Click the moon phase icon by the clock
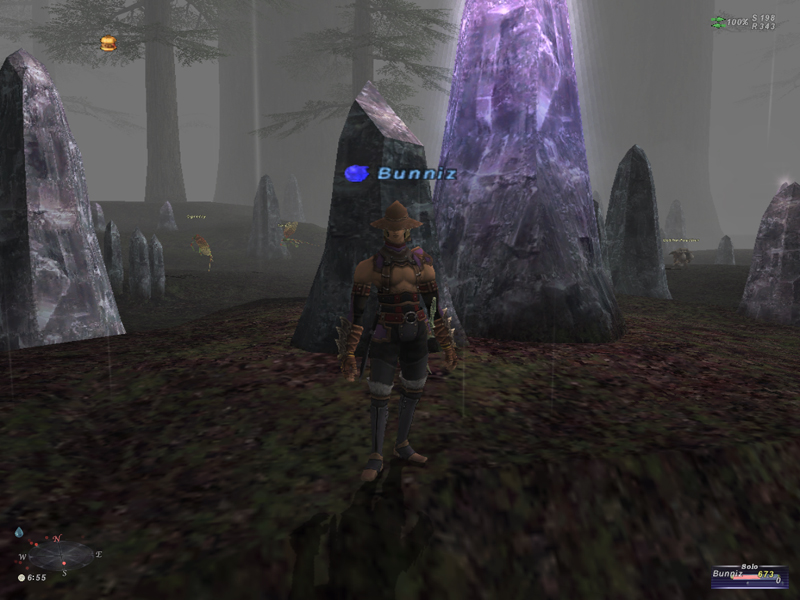This screenshot has height=600, width=800. point(21,578)
